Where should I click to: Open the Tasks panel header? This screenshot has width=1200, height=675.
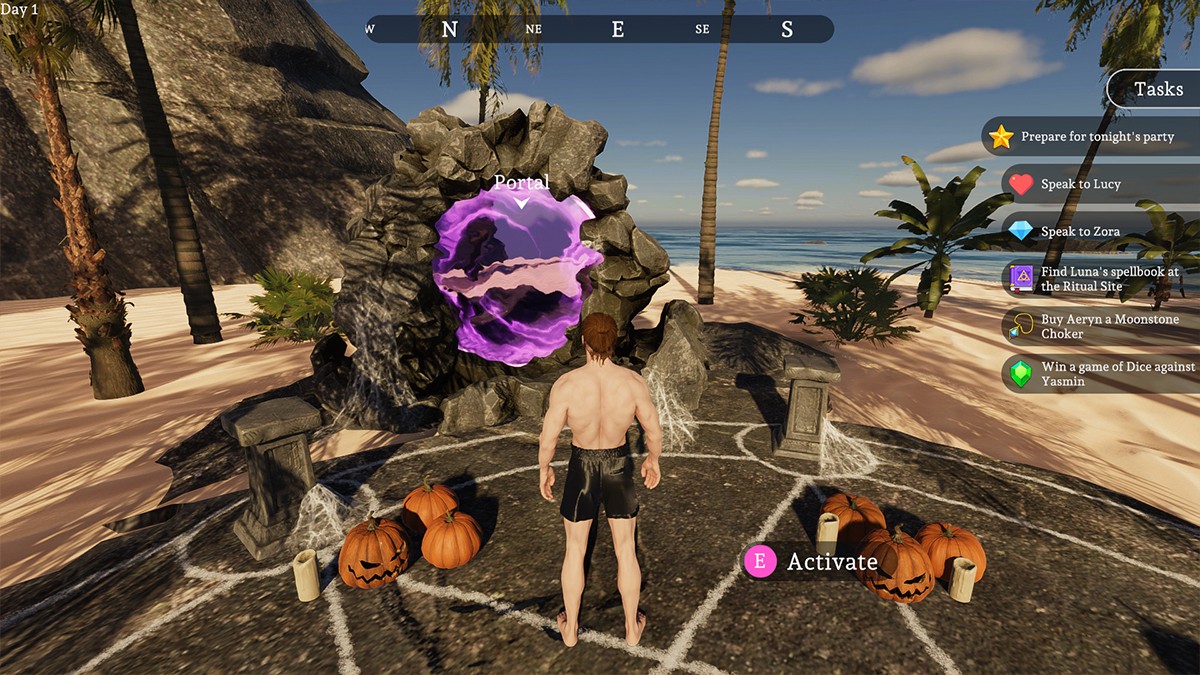(1158, 89)
